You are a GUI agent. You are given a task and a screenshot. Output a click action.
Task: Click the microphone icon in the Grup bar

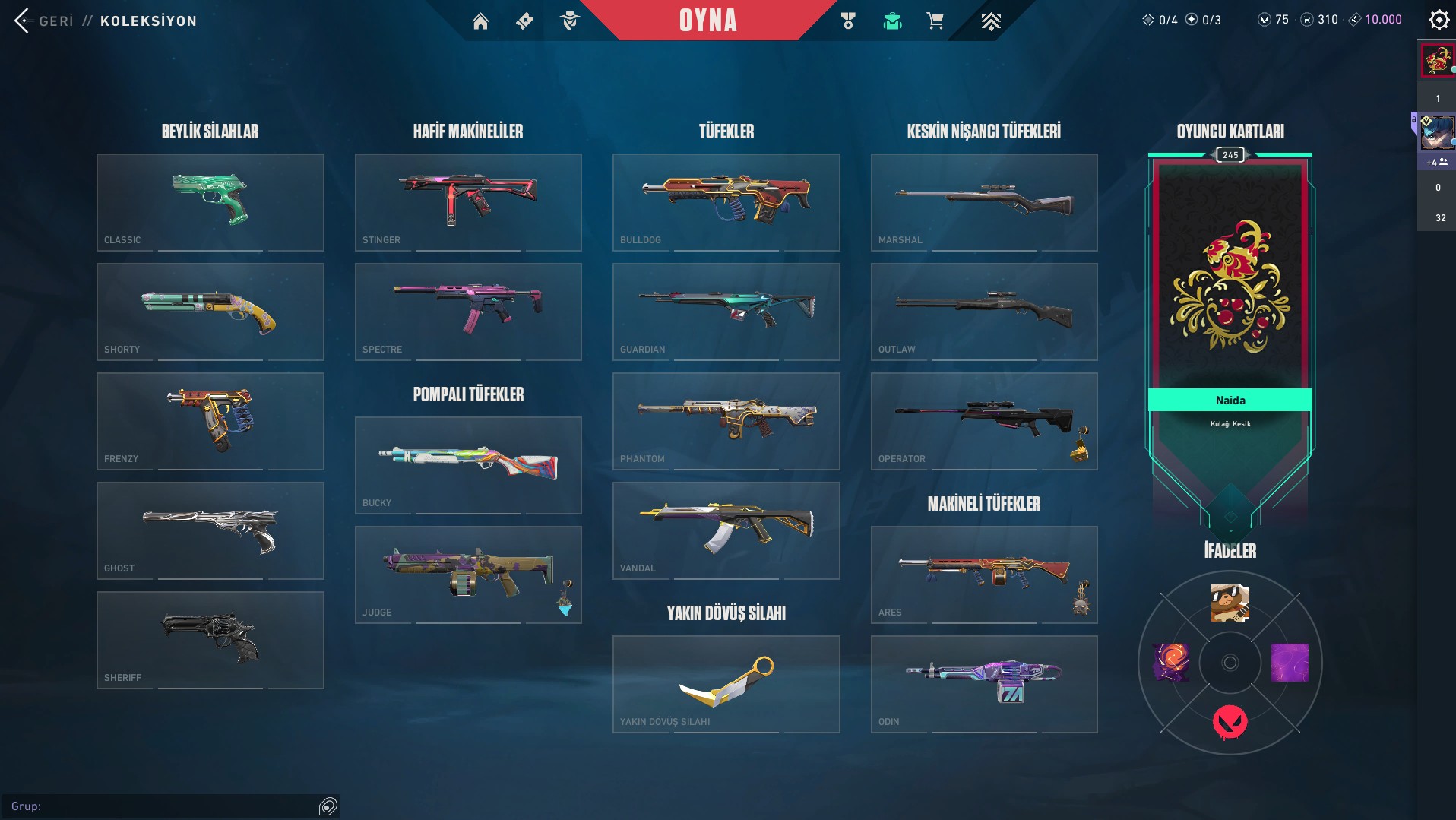pos(328,805)
